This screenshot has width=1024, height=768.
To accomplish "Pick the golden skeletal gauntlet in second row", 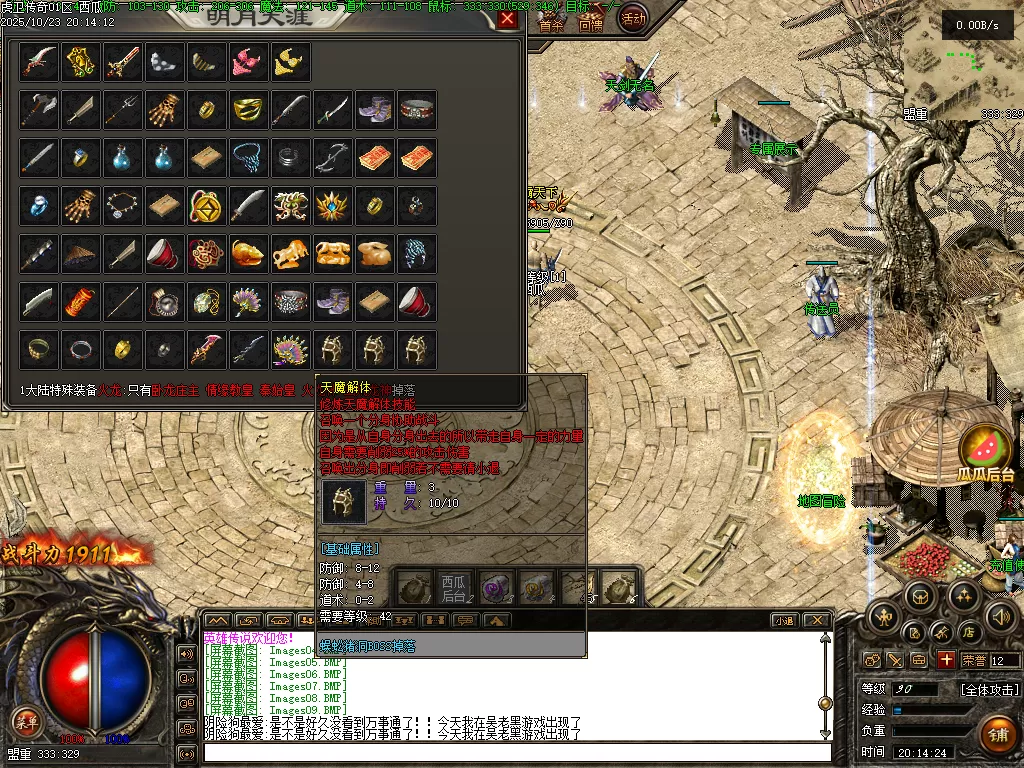I will (166, 110).
